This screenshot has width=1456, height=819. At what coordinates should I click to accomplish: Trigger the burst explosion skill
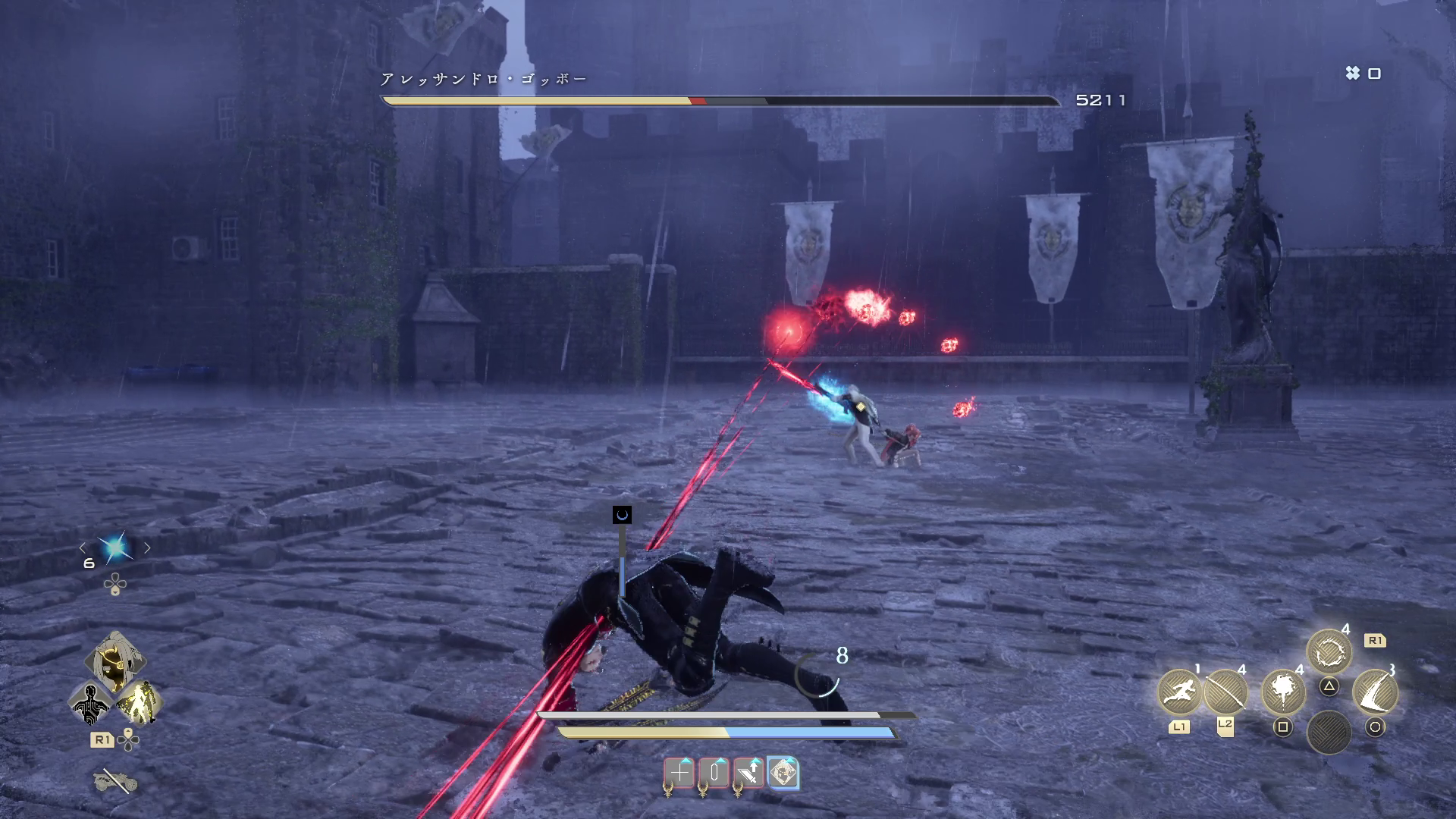click(x=1282, y=691)
